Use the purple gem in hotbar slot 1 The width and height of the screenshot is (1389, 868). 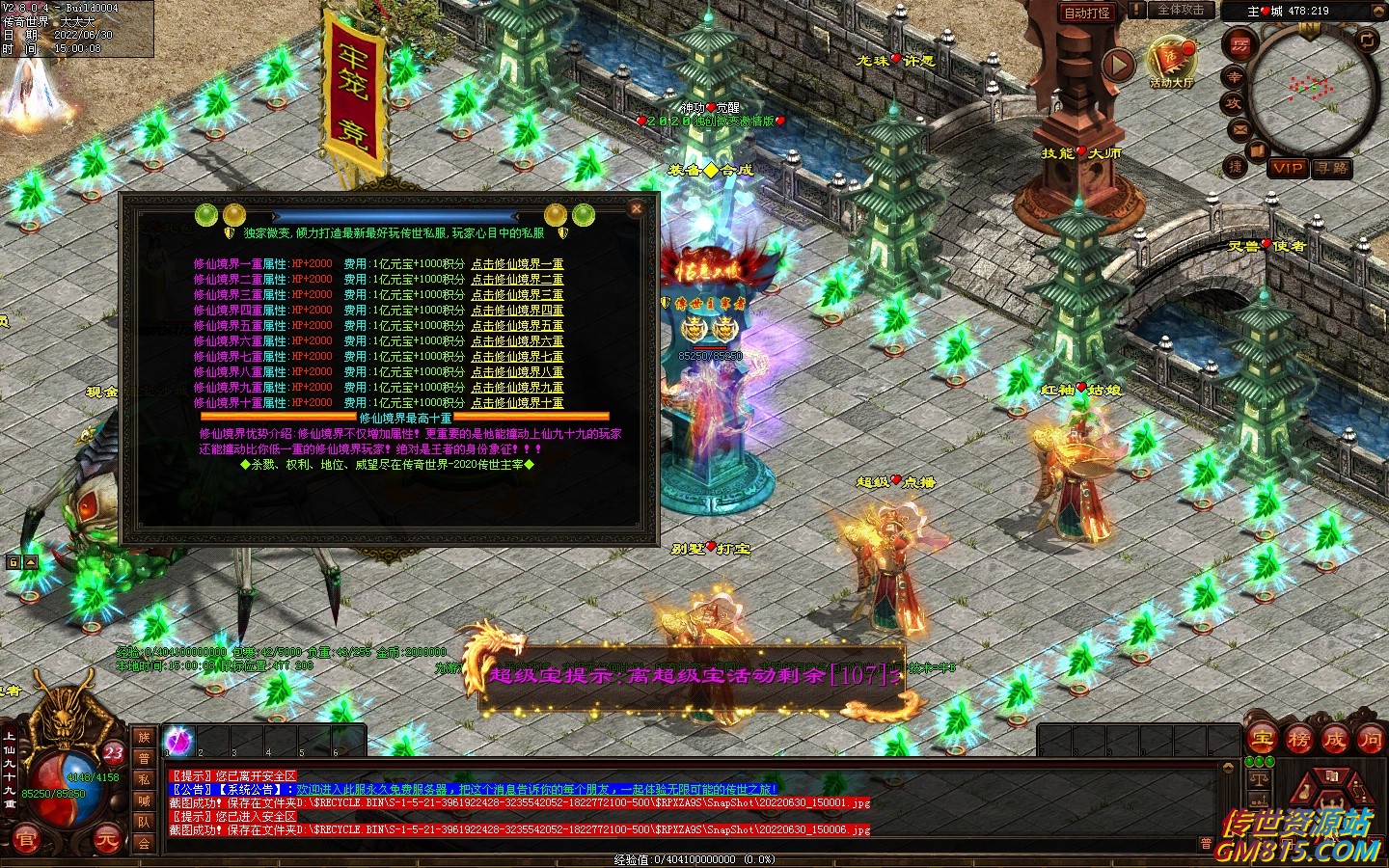coord(178,741)
